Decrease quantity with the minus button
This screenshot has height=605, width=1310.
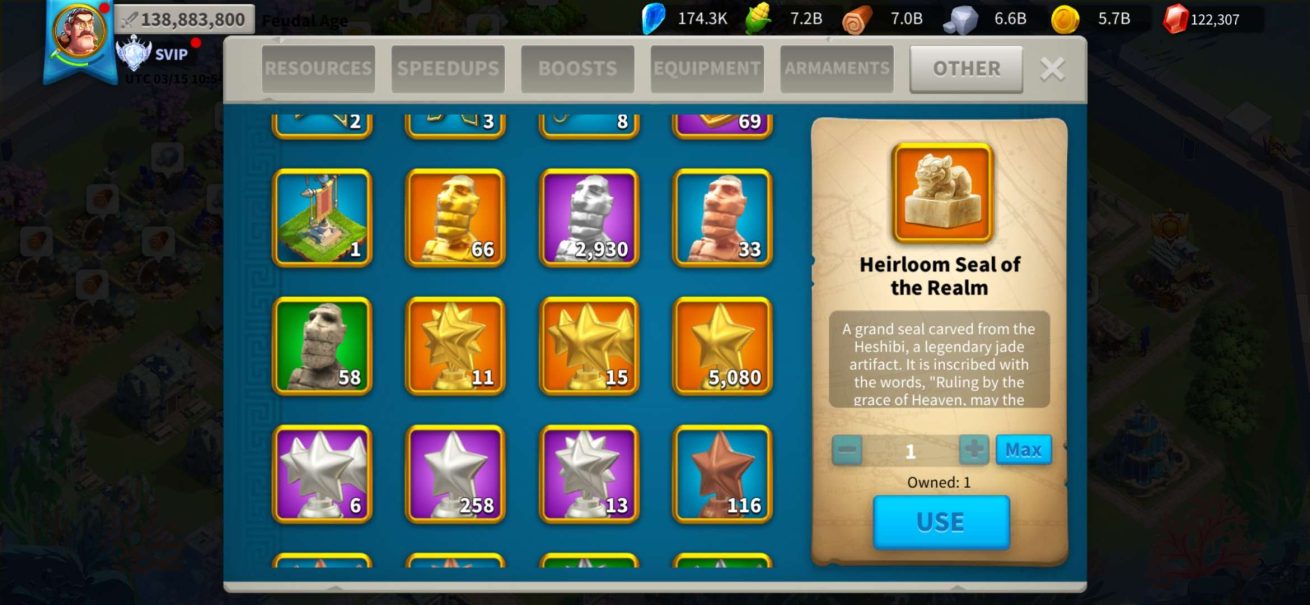pos(847,450)
